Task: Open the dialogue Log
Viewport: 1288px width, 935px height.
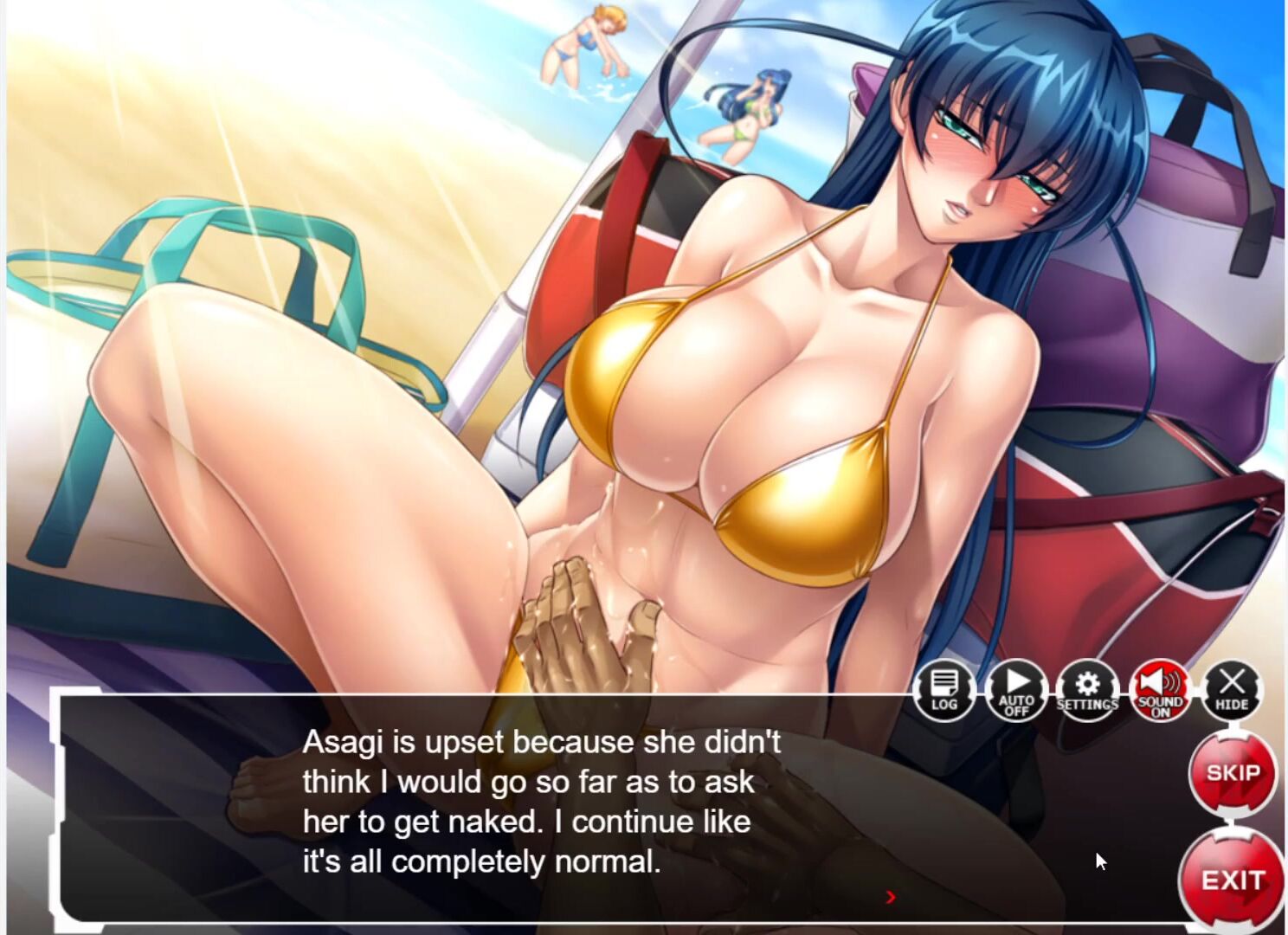Action: click(943, 691)
